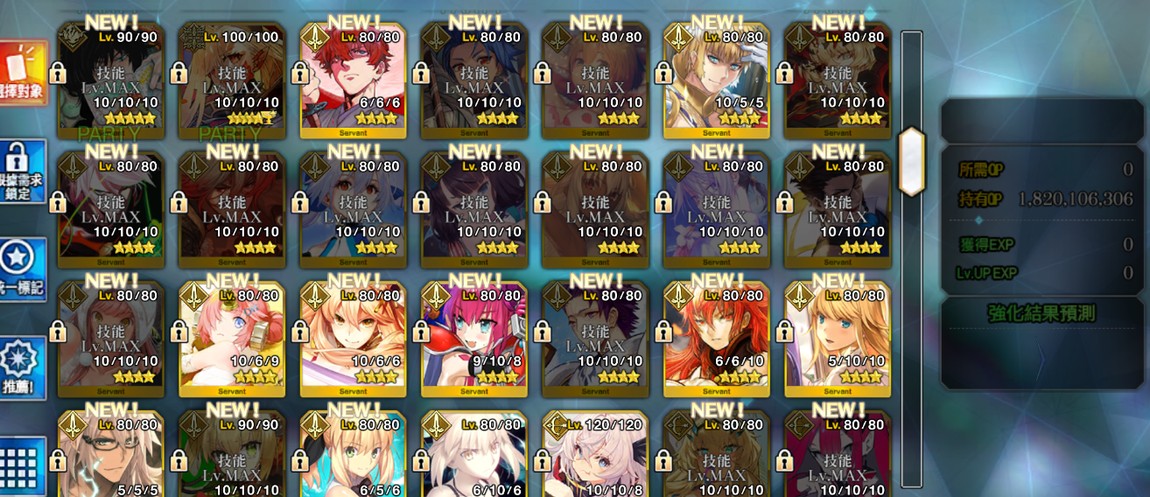The width and height of the screenshot is (1150, 497).
Task: Select the glasses-wearing servant with 5/5/5 skills
Action: pyautogui.click(x=111, y=455)
